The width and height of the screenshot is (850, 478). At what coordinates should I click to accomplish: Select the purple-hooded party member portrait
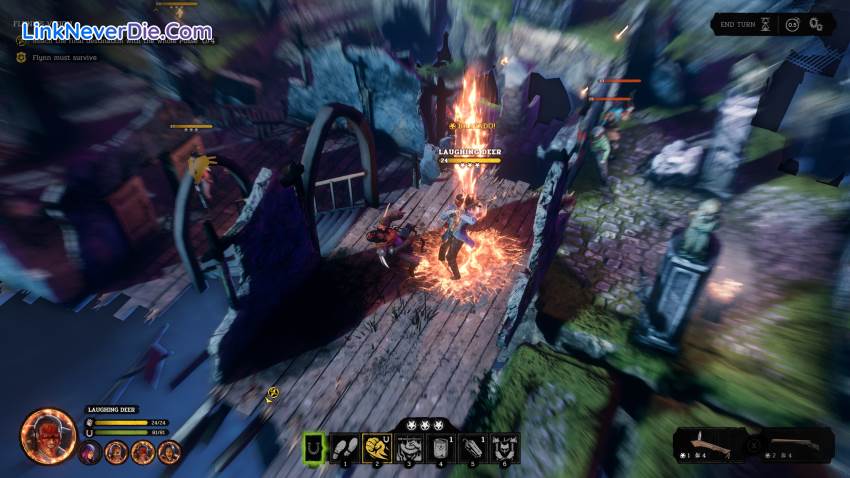point(91,452)
